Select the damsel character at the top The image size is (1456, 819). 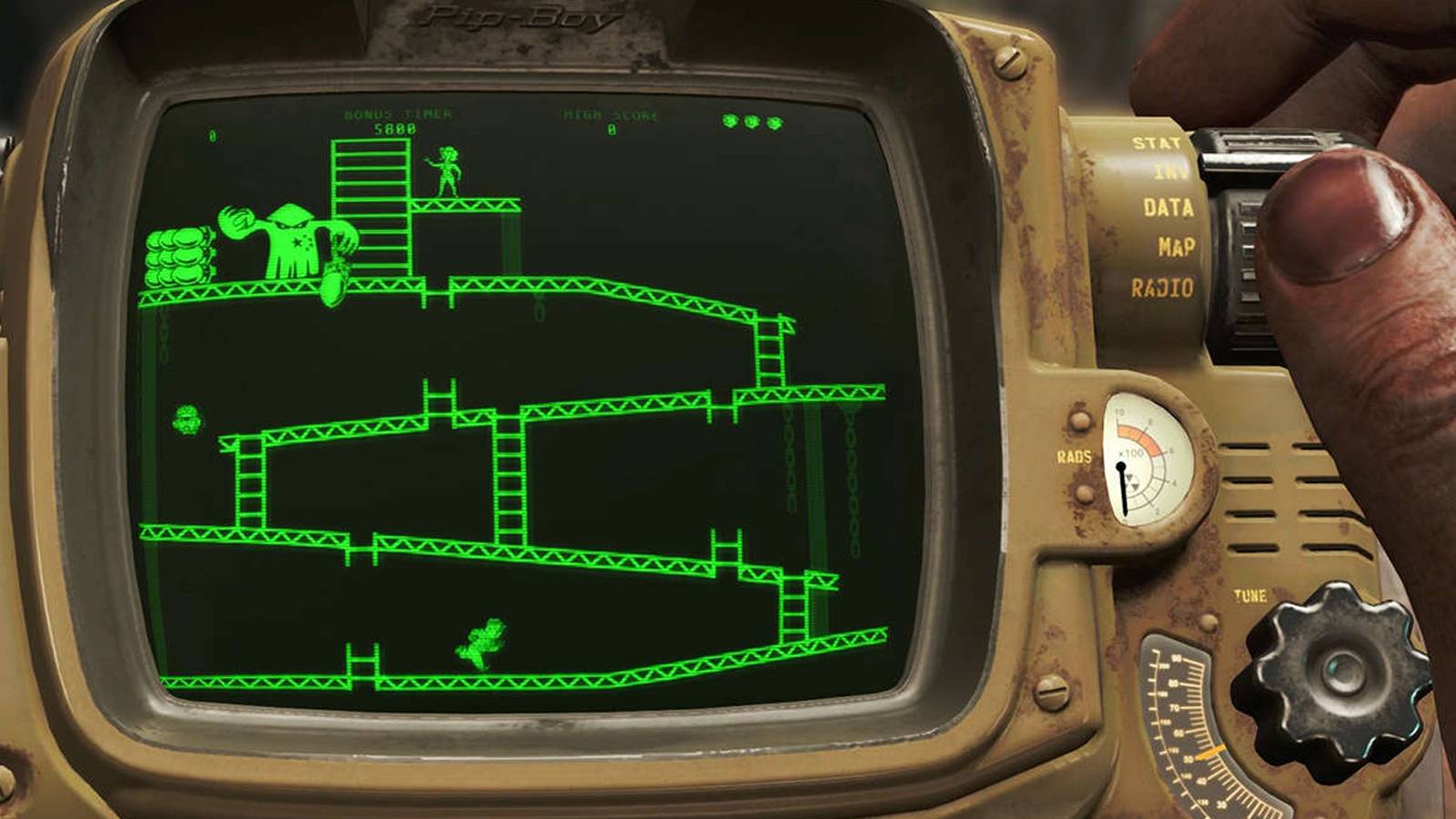click(450, 168)
